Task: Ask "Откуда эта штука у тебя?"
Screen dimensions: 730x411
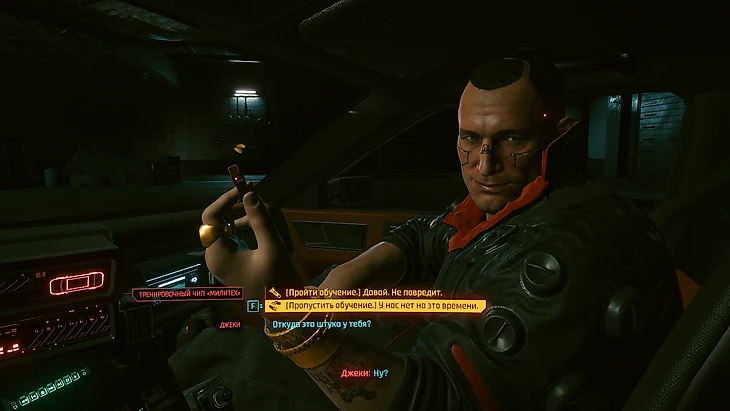Action: tap(321, 324)
